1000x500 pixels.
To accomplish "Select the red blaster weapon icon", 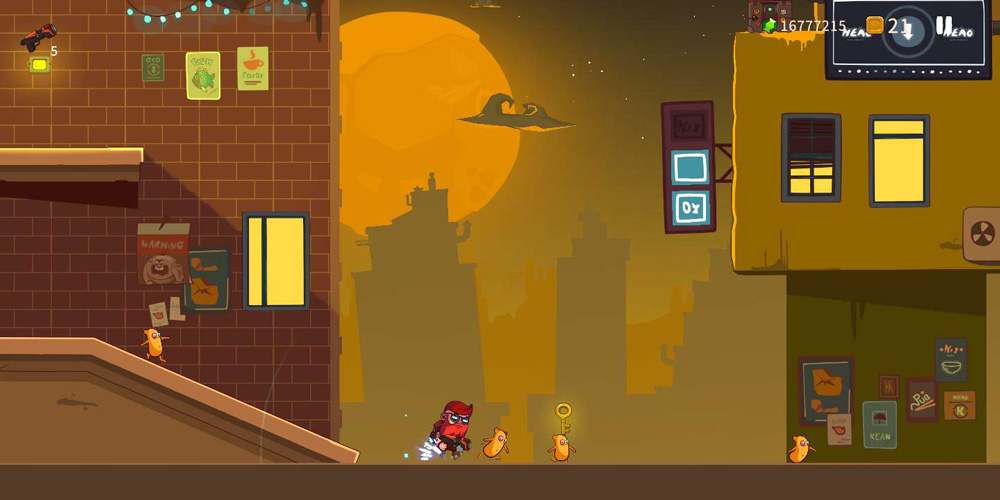I will coord(38,38).
